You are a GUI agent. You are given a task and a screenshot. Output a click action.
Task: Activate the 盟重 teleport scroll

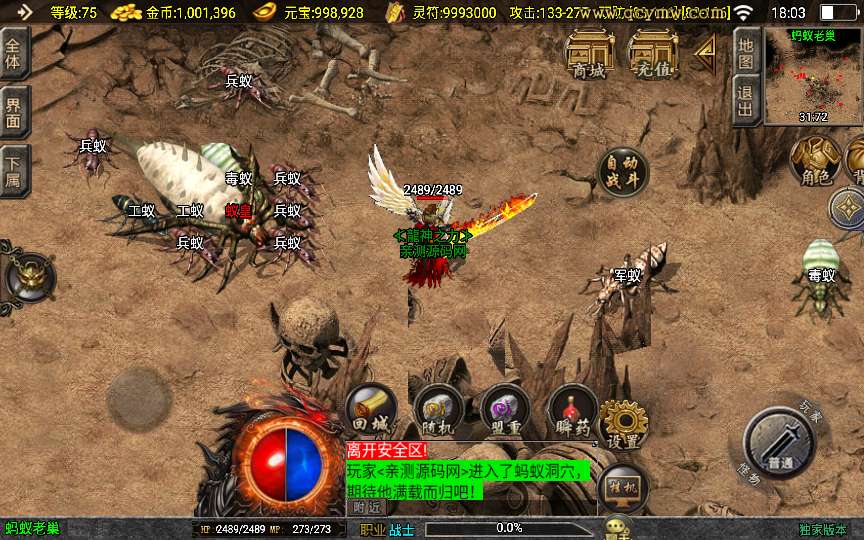coord(505,411)
